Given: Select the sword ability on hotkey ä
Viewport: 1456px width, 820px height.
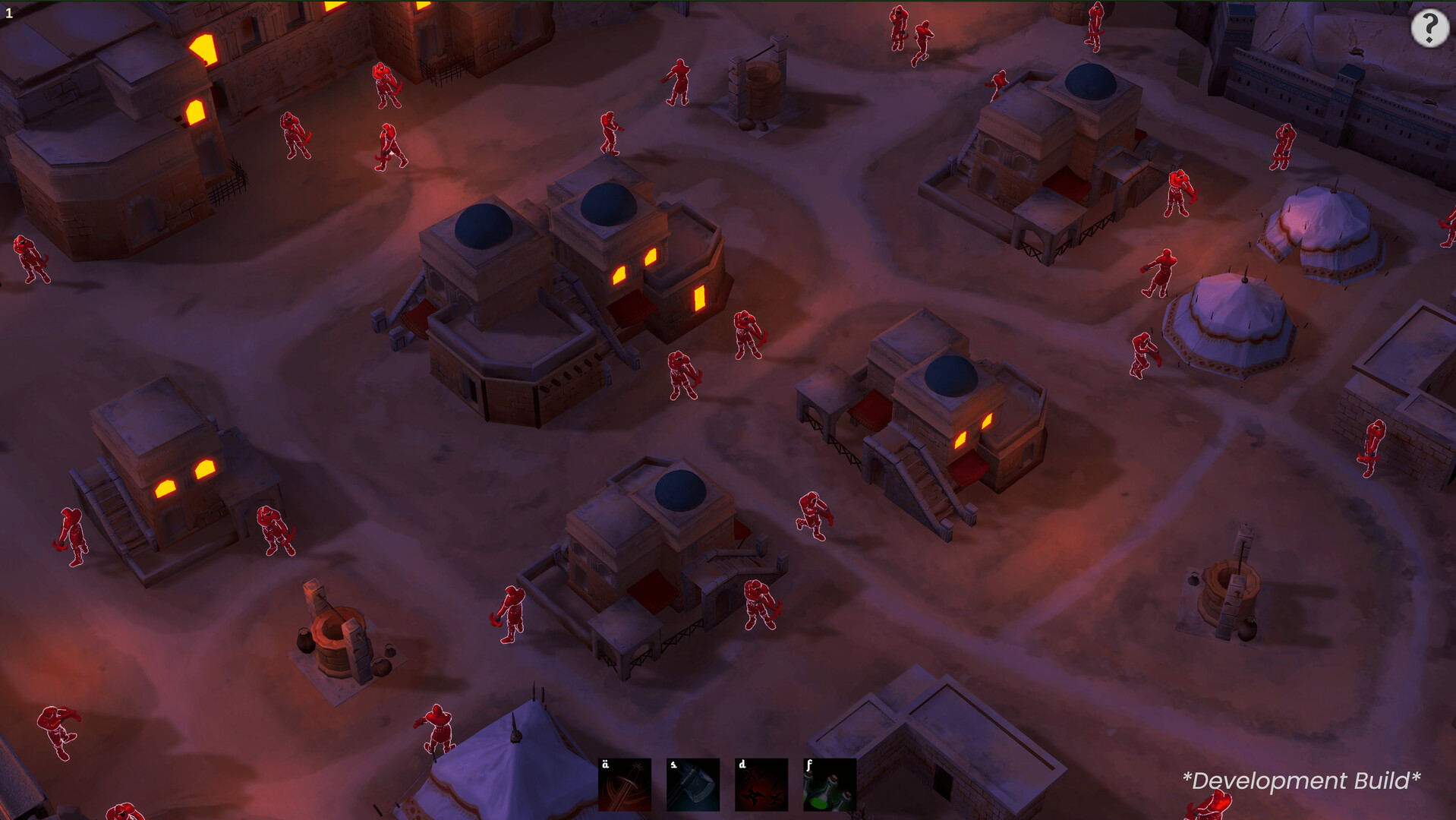Looking at the screenshot, I should 624,784.
